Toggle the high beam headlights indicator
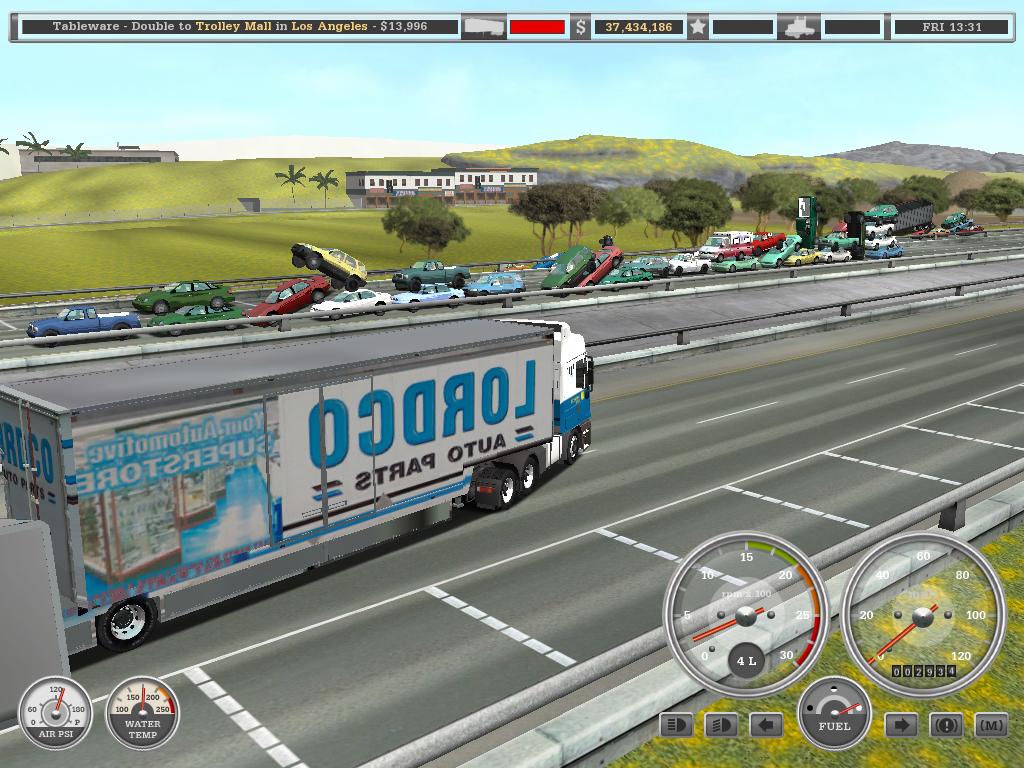This screenshot has width=1024, height=768. (676, 725)
